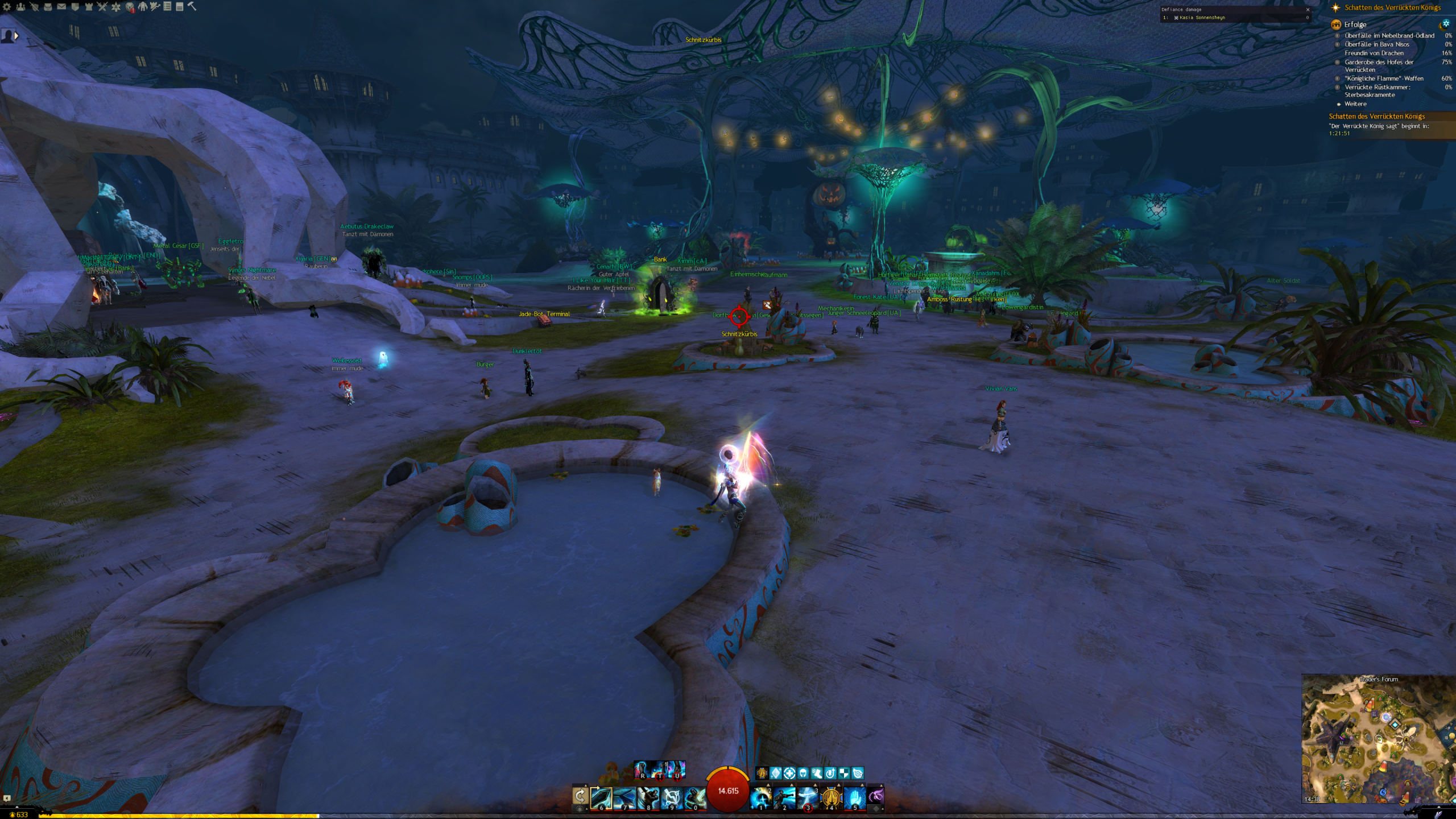
Task: Expand the Weitere achievements link
Action: pos(1355,104)
